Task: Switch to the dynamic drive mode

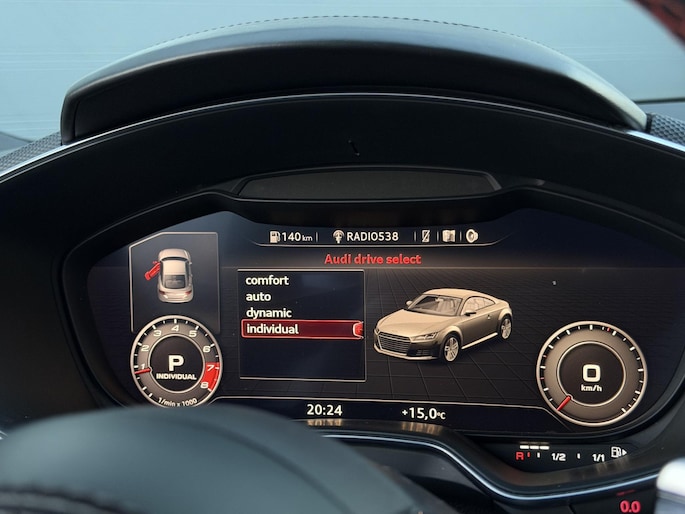Action: click(x=269, y=312)
